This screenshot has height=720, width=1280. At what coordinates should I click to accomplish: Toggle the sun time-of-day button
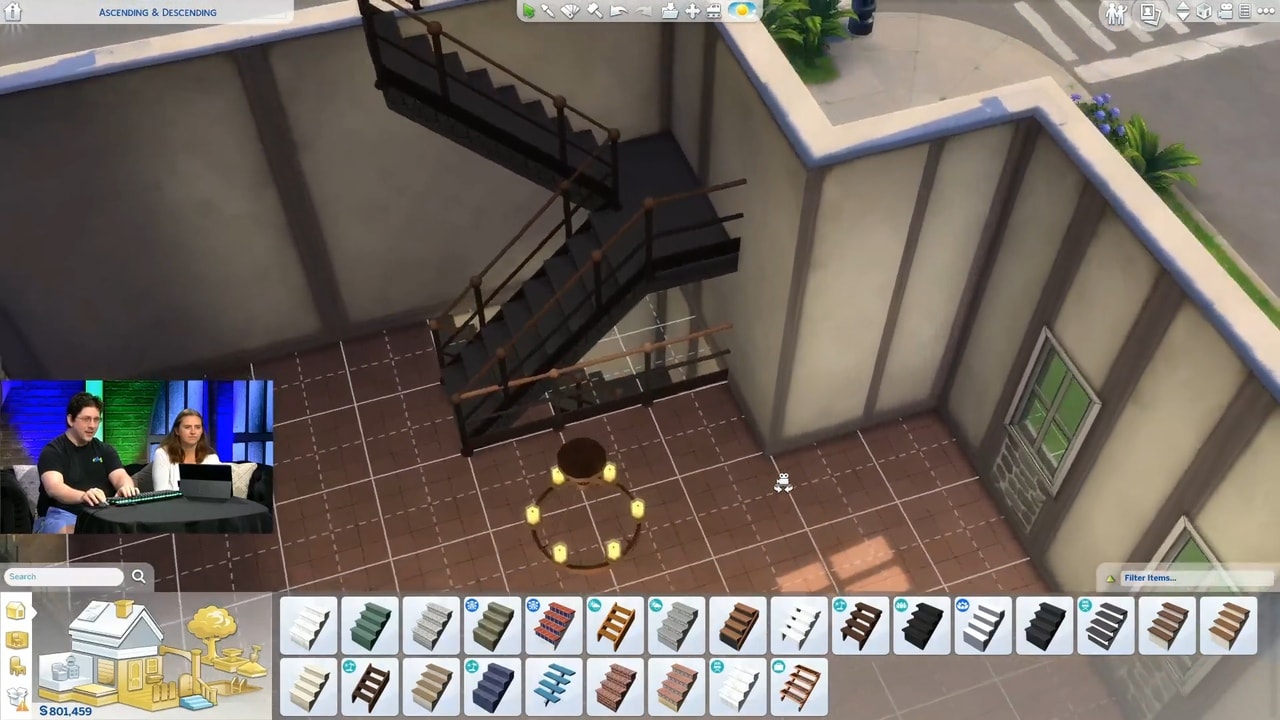[x=742, y=11]
